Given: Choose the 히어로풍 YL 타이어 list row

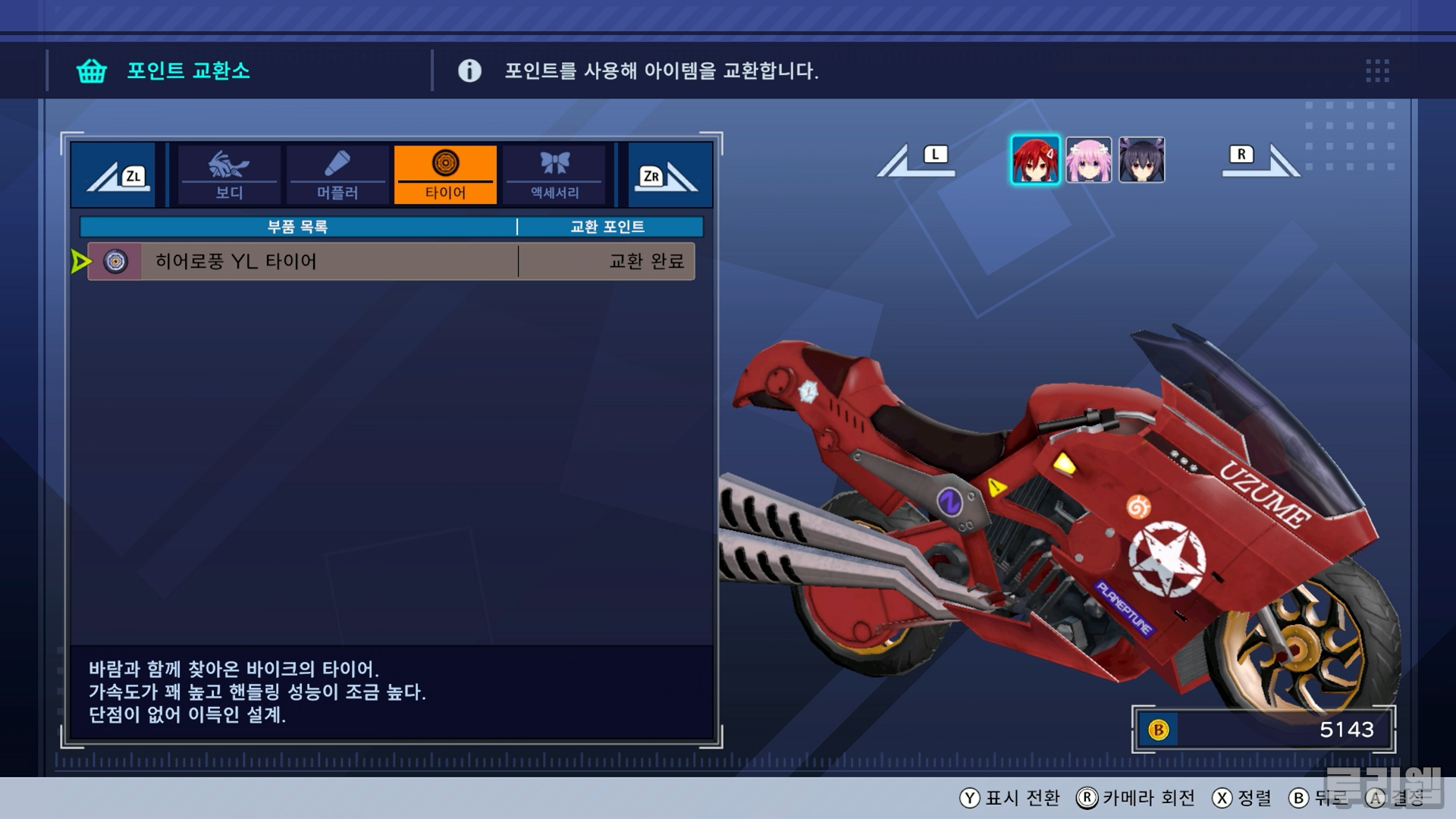Looking at the screenshot, I should [x=391, y=262].
